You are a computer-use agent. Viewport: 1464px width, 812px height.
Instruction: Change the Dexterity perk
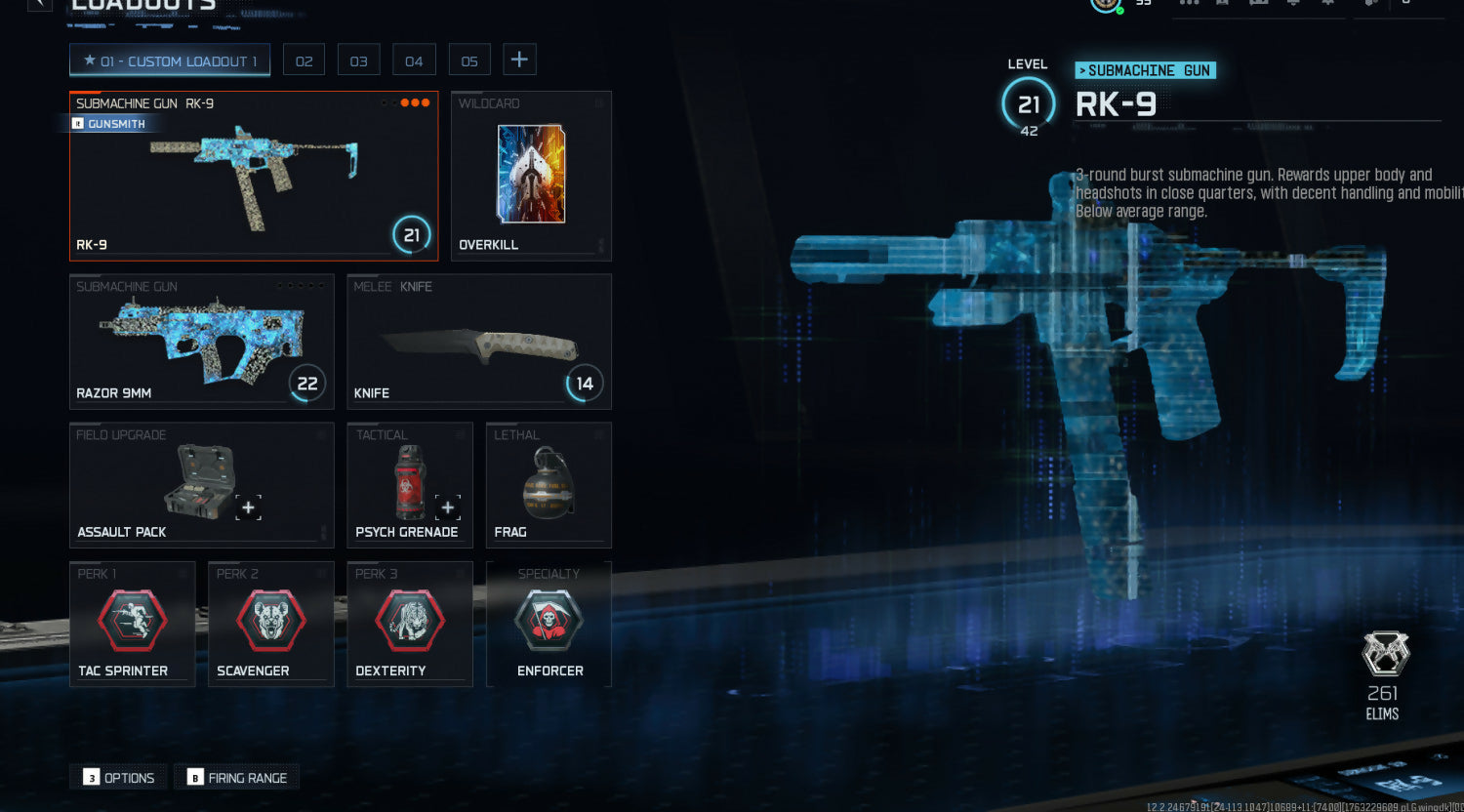409,624
